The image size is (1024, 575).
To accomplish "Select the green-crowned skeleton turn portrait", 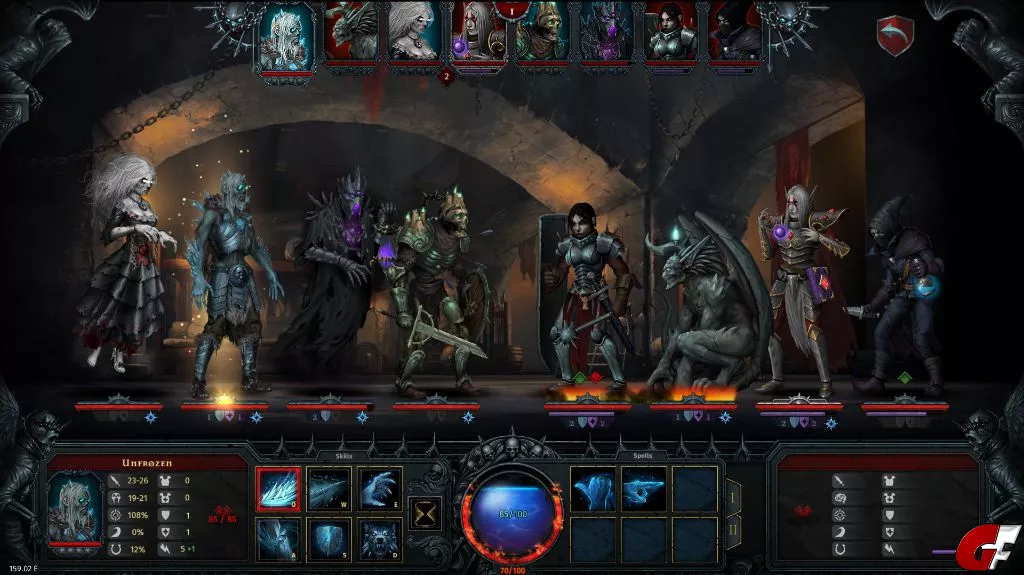I will [x=543, y=32].
